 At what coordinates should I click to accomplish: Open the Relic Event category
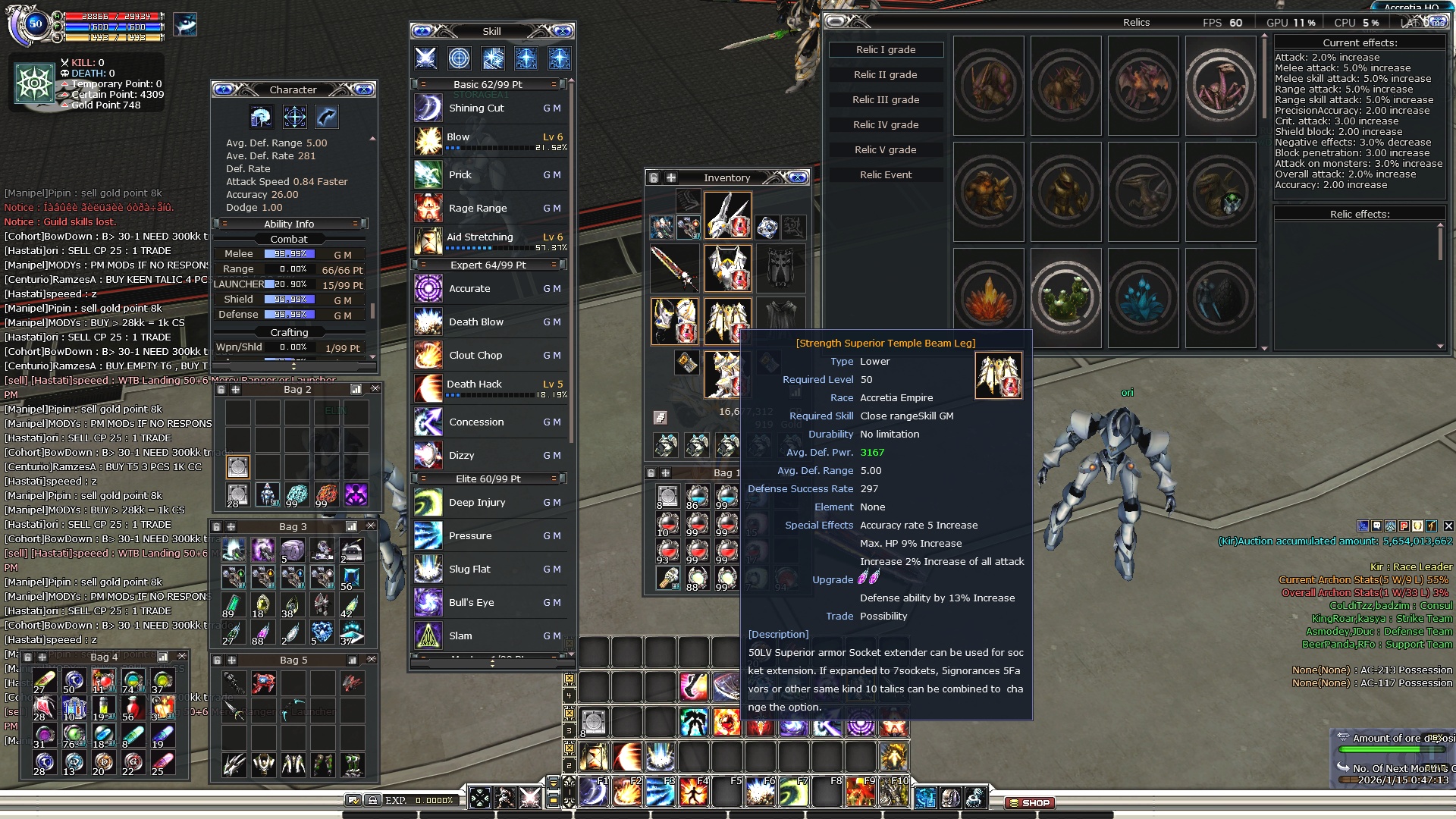(886, 175)
